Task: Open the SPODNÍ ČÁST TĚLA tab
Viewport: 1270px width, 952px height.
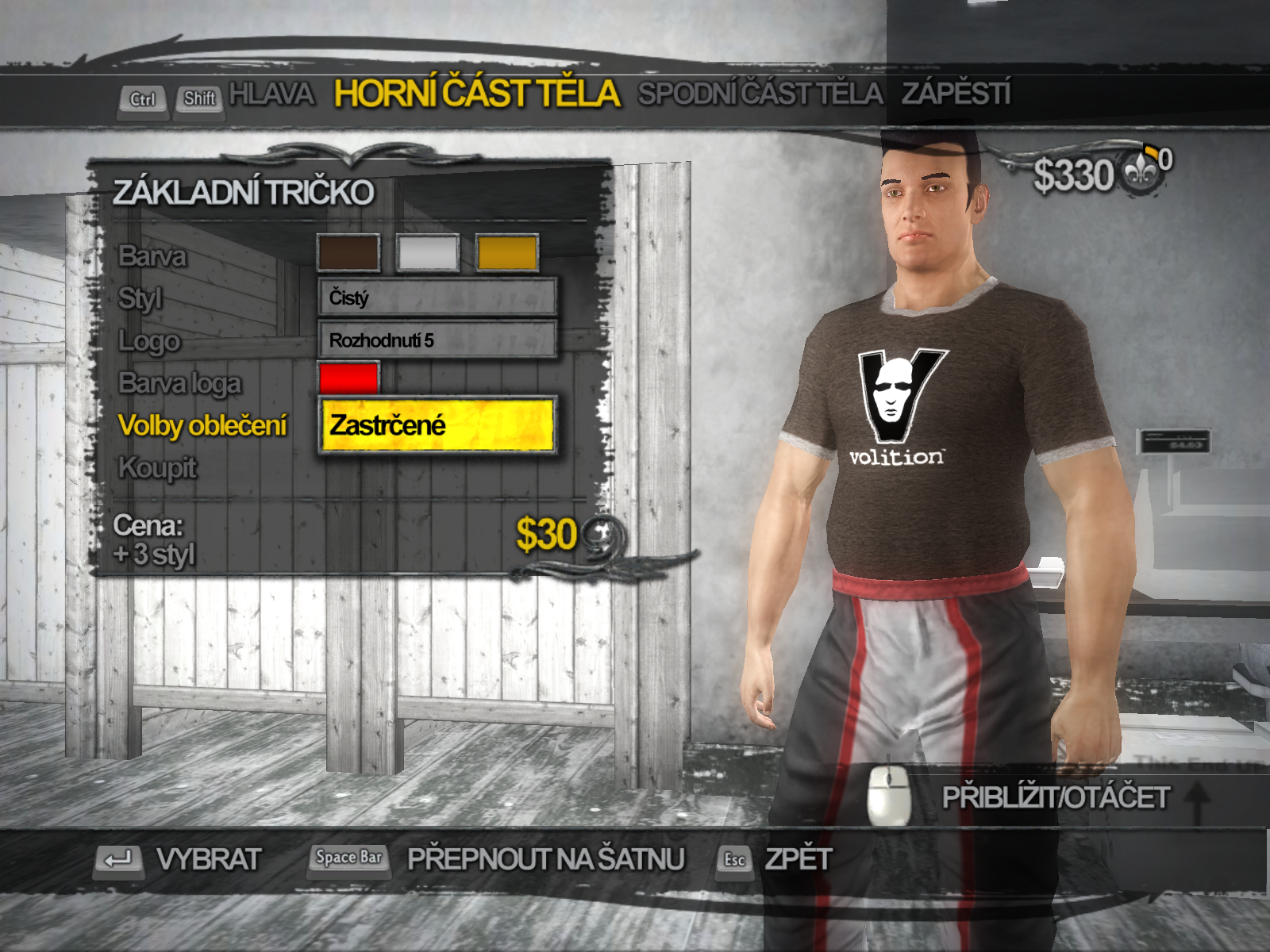Action: [760, 94]
